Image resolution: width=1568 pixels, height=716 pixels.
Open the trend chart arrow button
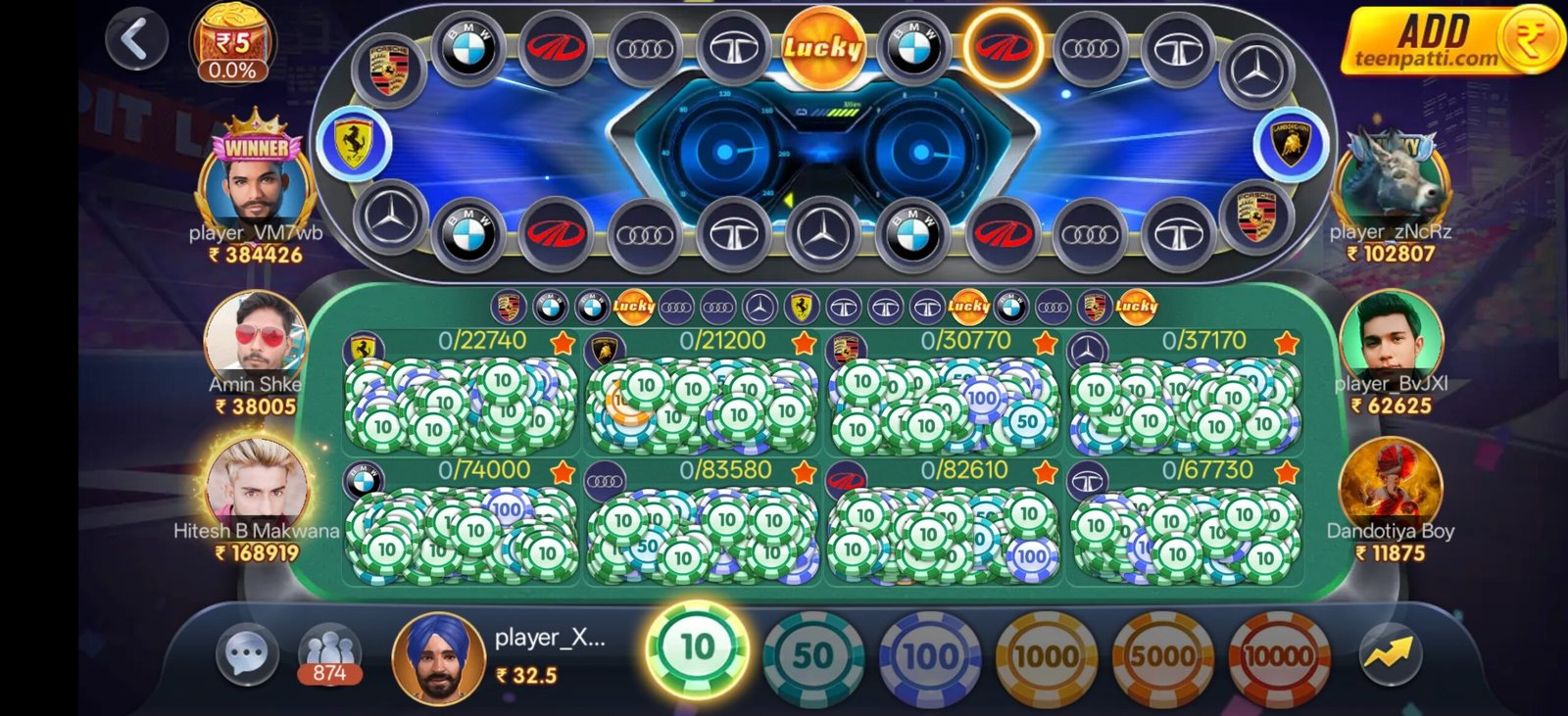(x=1391, y=653)
